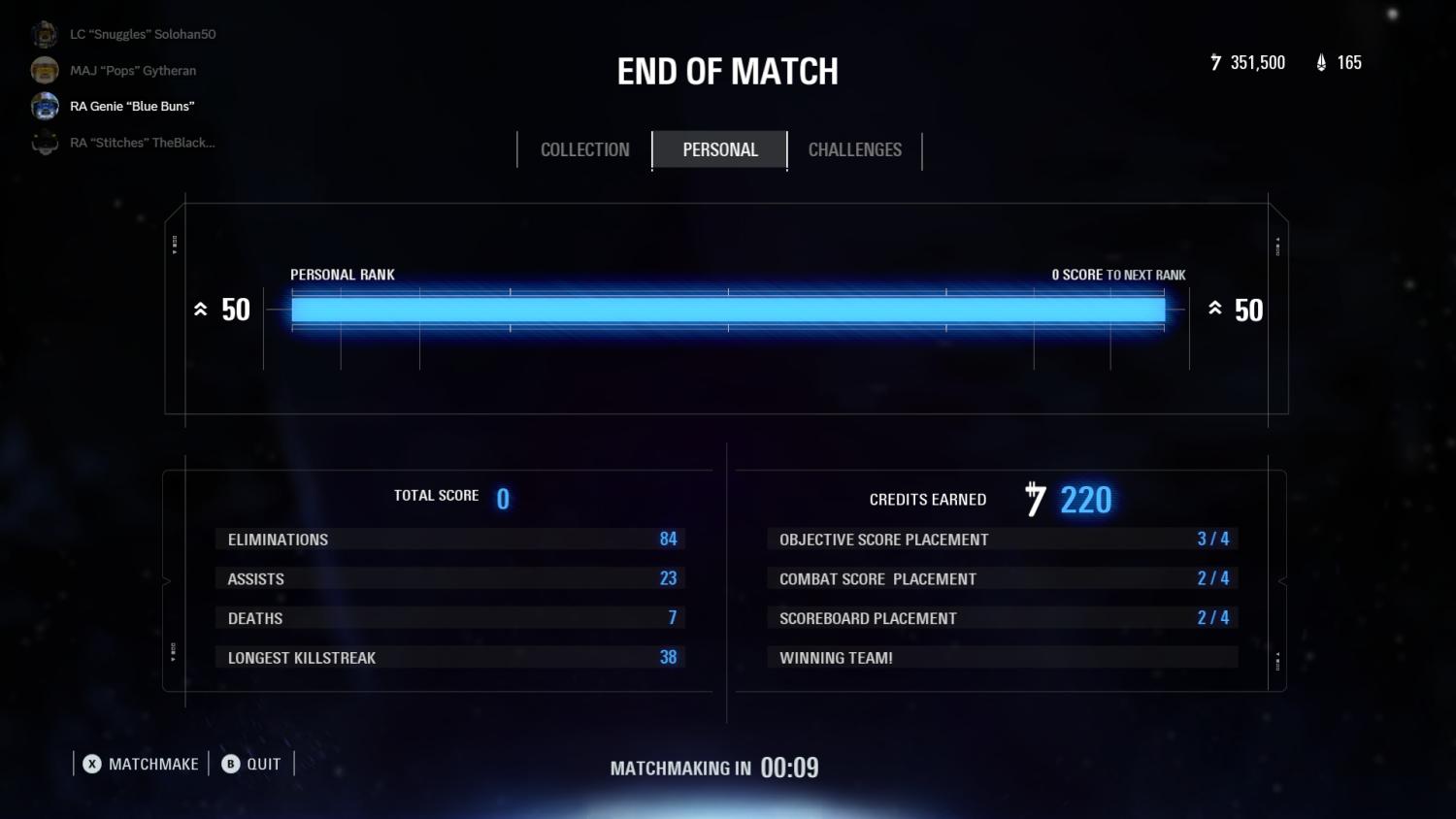Click the rank-up chevron beside right rank 50
Viewport: 1456px width, 819px height.
coord(1214,309)
